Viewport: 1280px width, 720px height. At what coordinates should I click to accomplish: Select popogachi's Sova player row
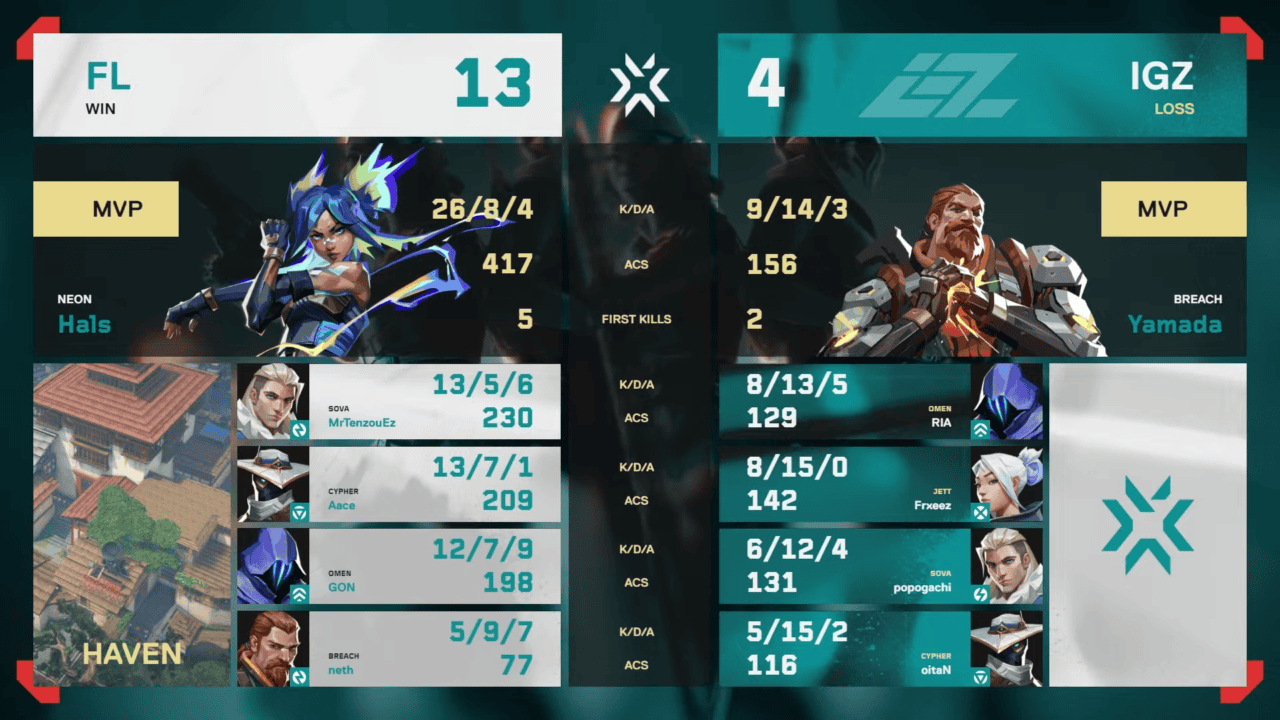click(880, 566)
